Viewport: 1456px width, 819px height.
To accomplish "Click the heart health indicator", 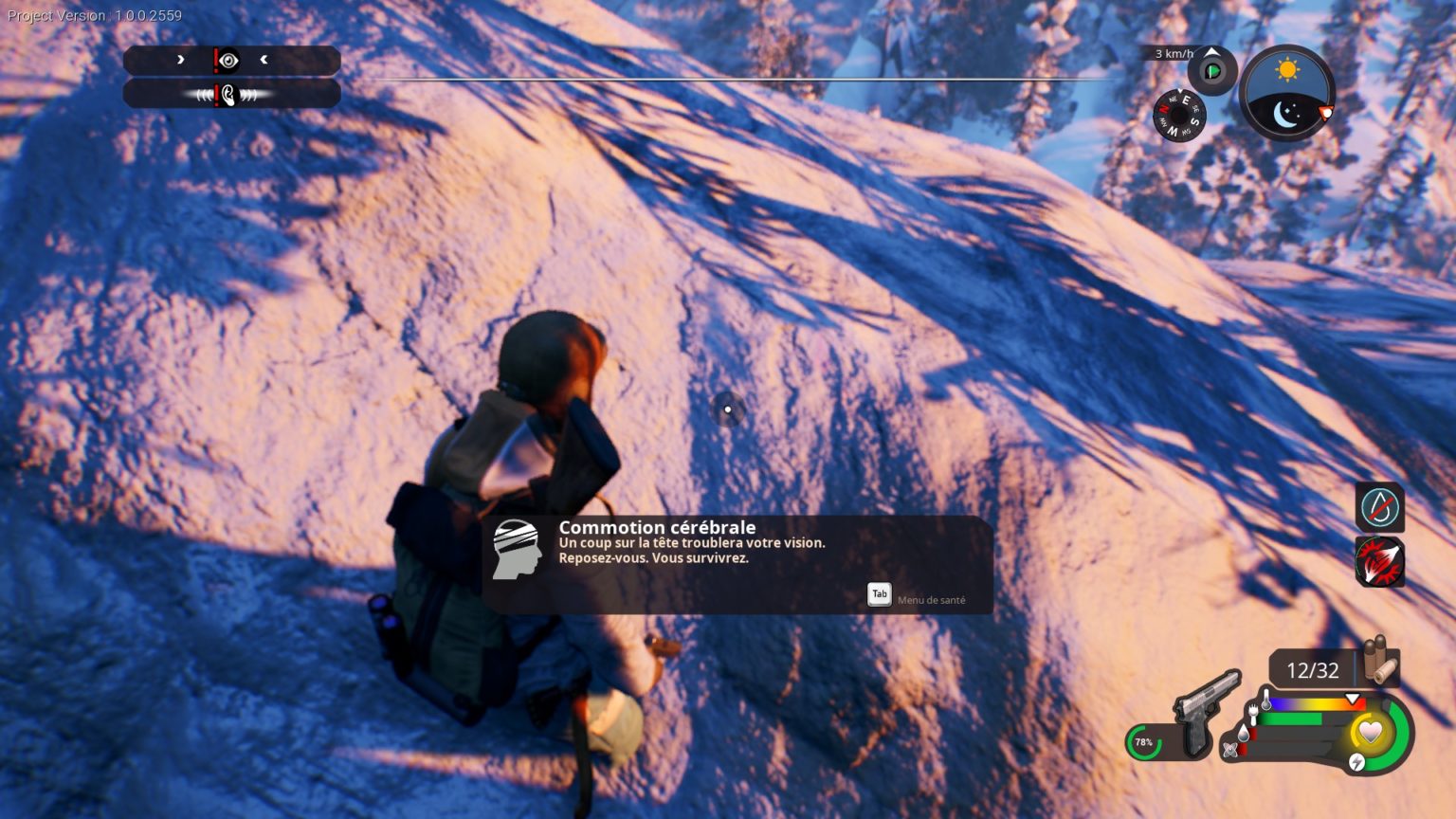I will (1371, 733).
